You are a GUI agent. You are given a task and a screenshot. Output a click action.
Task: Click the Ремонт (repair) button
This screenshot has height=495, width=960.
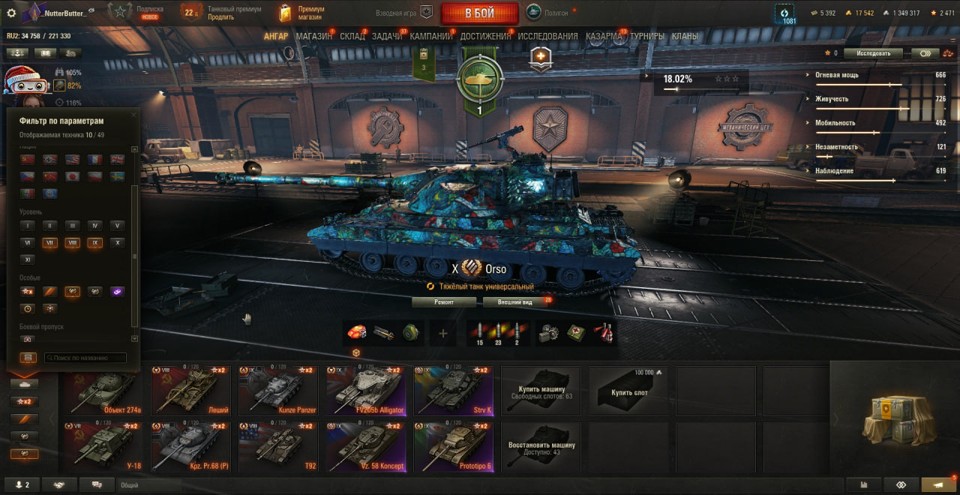click(x=444, y=301)
